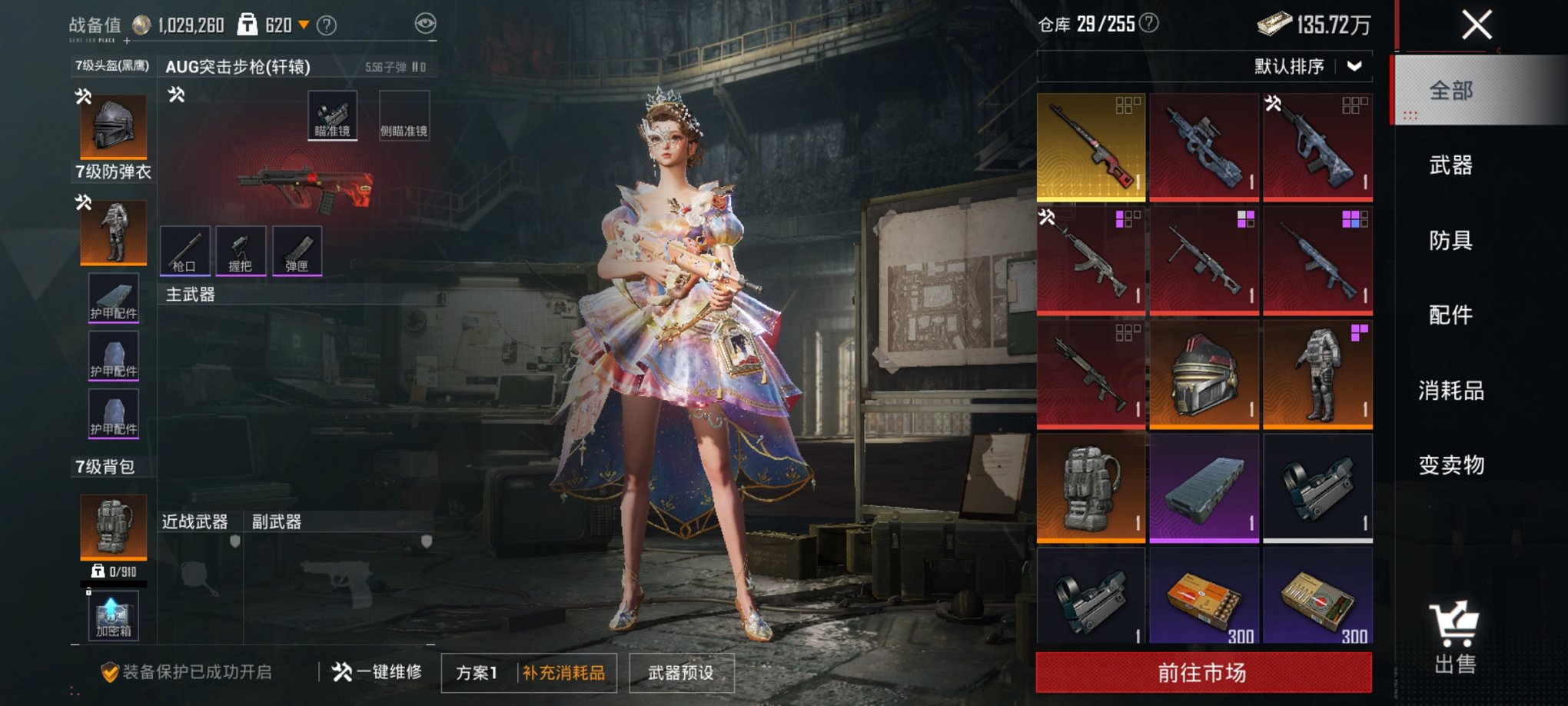Select the equipped AUG rifle's 瞄准镜 scope slot

[332, 115]
